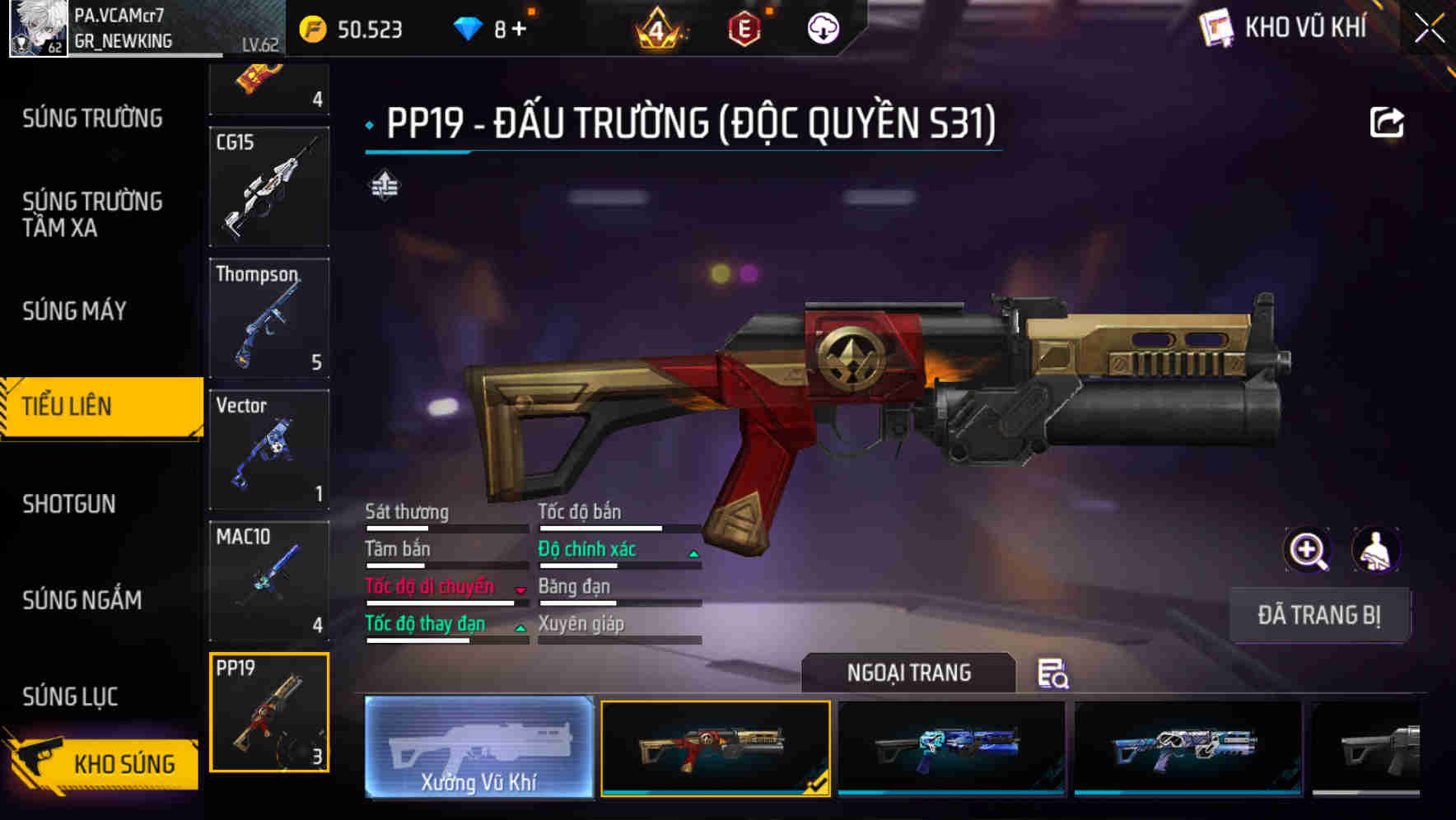Viewport: 1456px width, 820px height.
Task: Open the Xưởng Vũ Khí panel
Action: tap(478, 750)
